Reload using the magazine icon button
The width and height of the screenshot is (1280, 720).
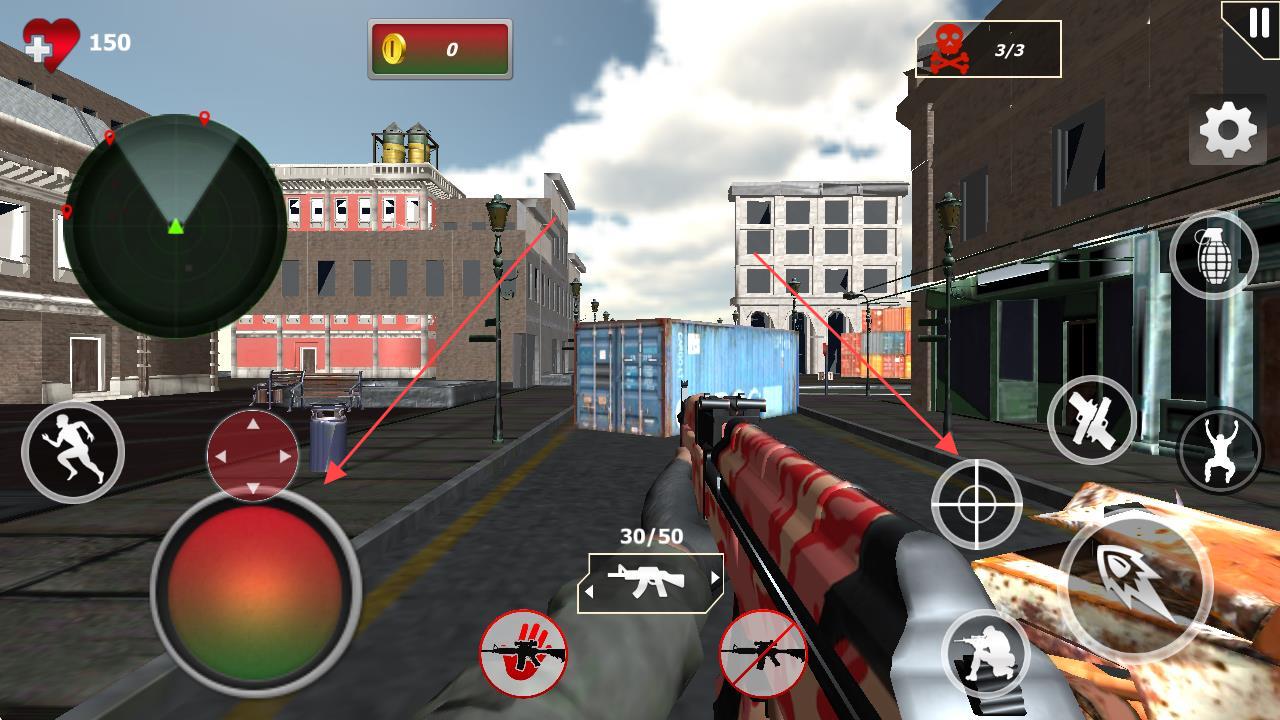1092,420
